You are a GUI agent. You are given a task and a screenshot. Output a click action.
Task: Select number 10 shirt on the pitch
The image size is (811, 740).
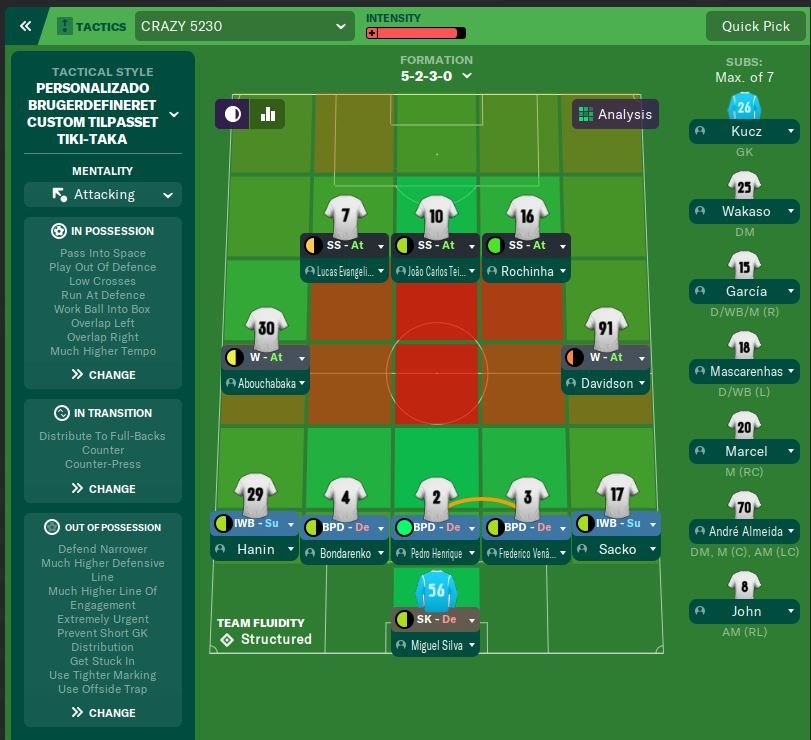[x=436, y=215]
